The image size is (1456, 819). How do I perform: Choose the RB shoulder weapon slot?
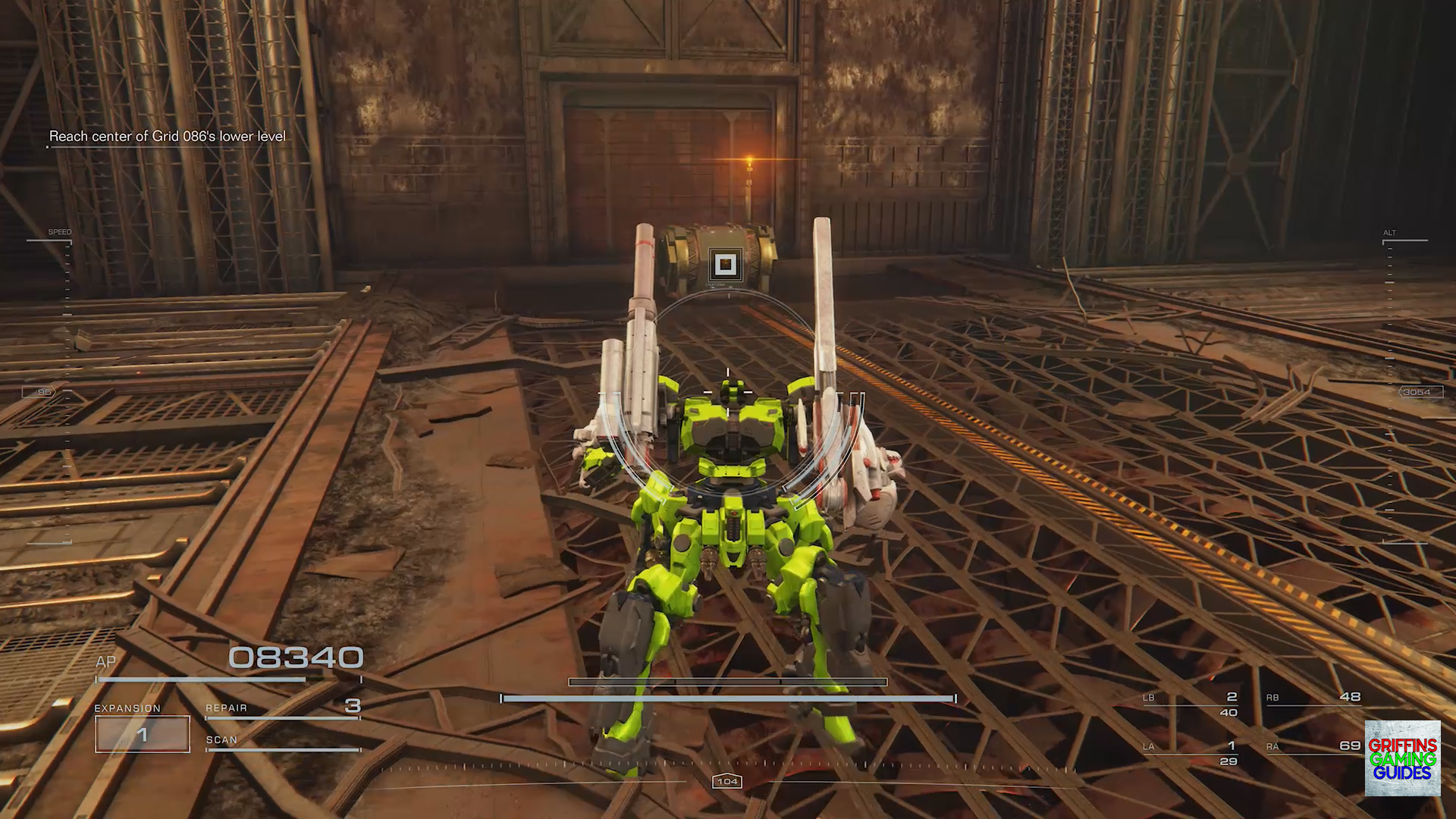click(x=1313, y=698)
